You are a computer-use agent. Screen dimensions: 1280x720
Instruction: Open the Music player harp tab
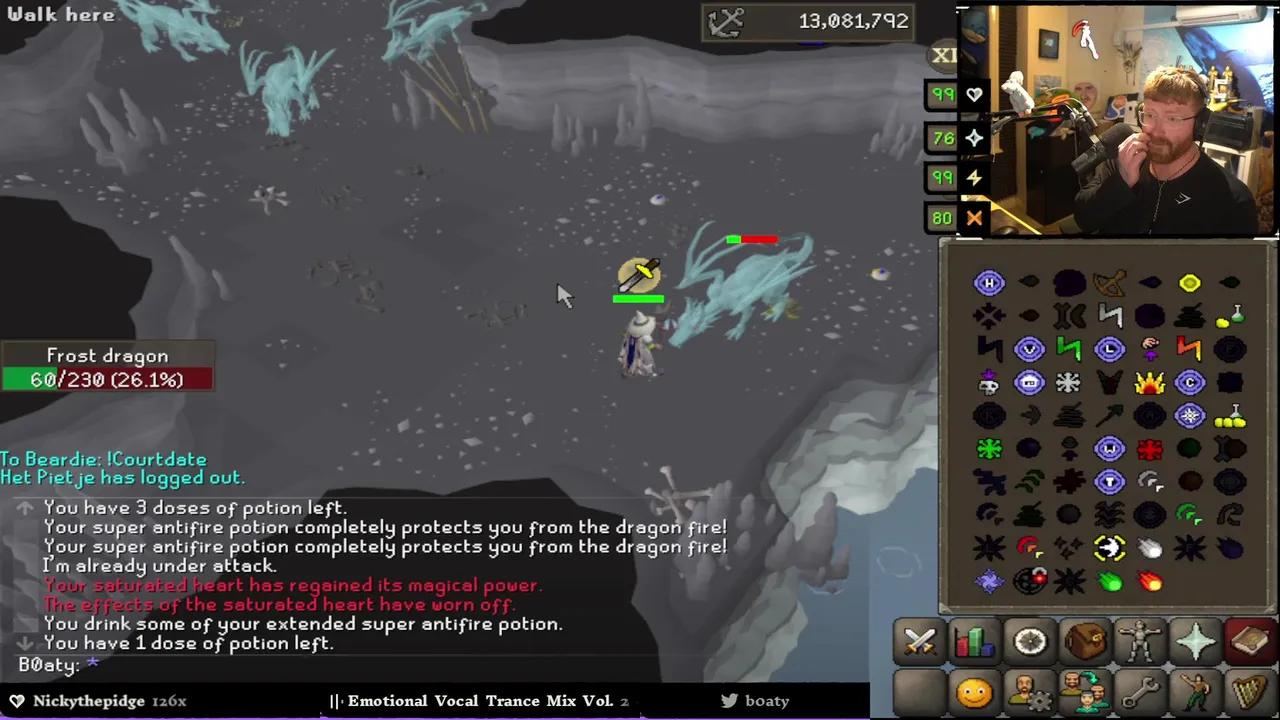[x=1252, y=690]
